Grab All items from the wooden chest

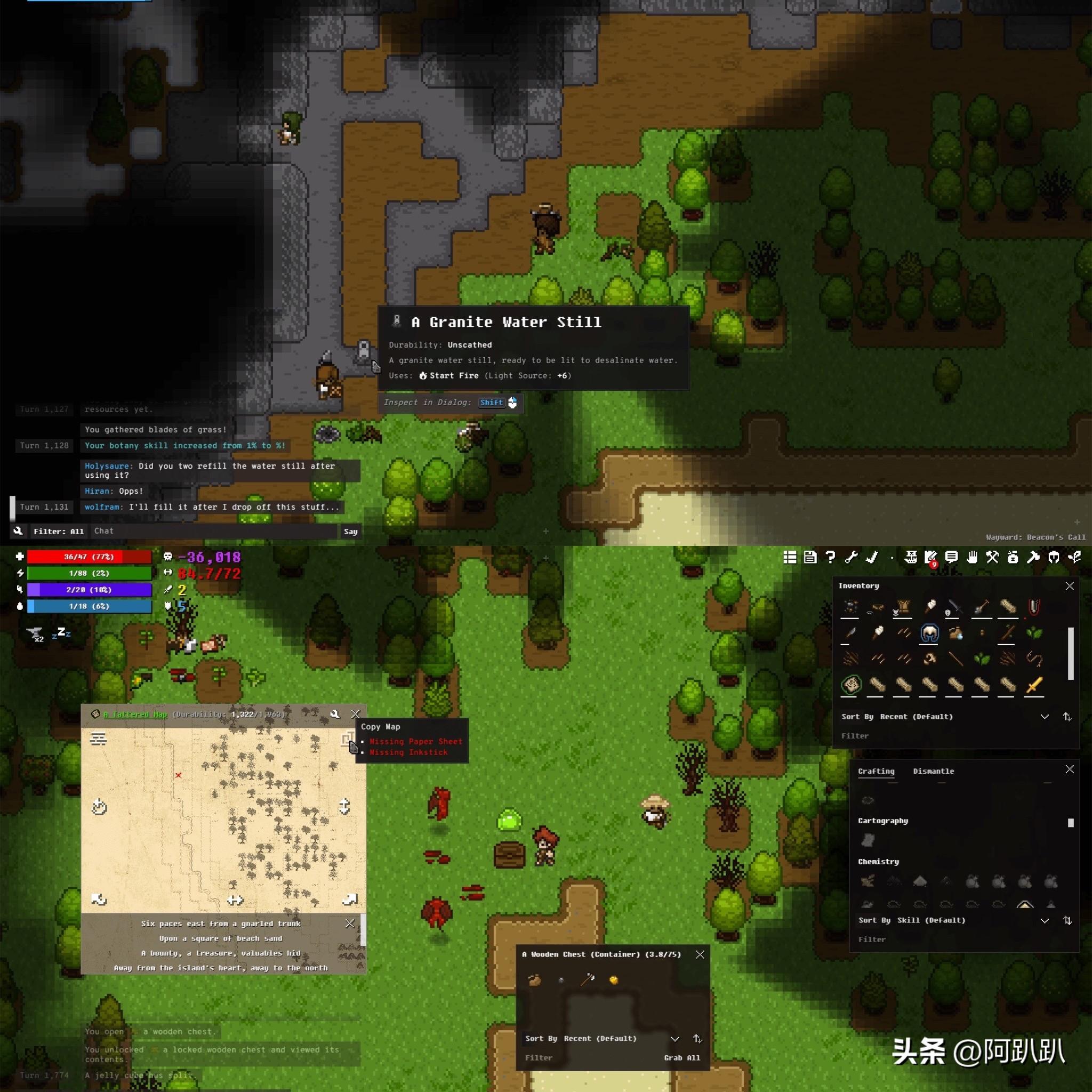point(681,1057)
